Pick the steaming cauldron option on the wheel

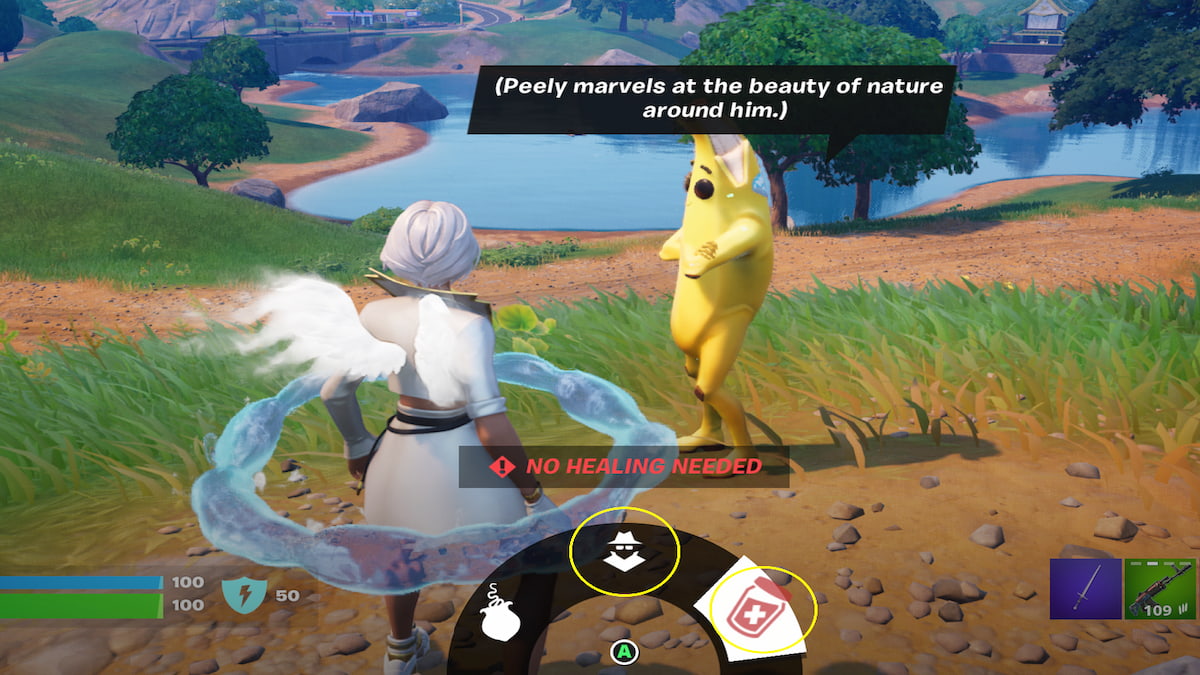click(x=499, y=613)
